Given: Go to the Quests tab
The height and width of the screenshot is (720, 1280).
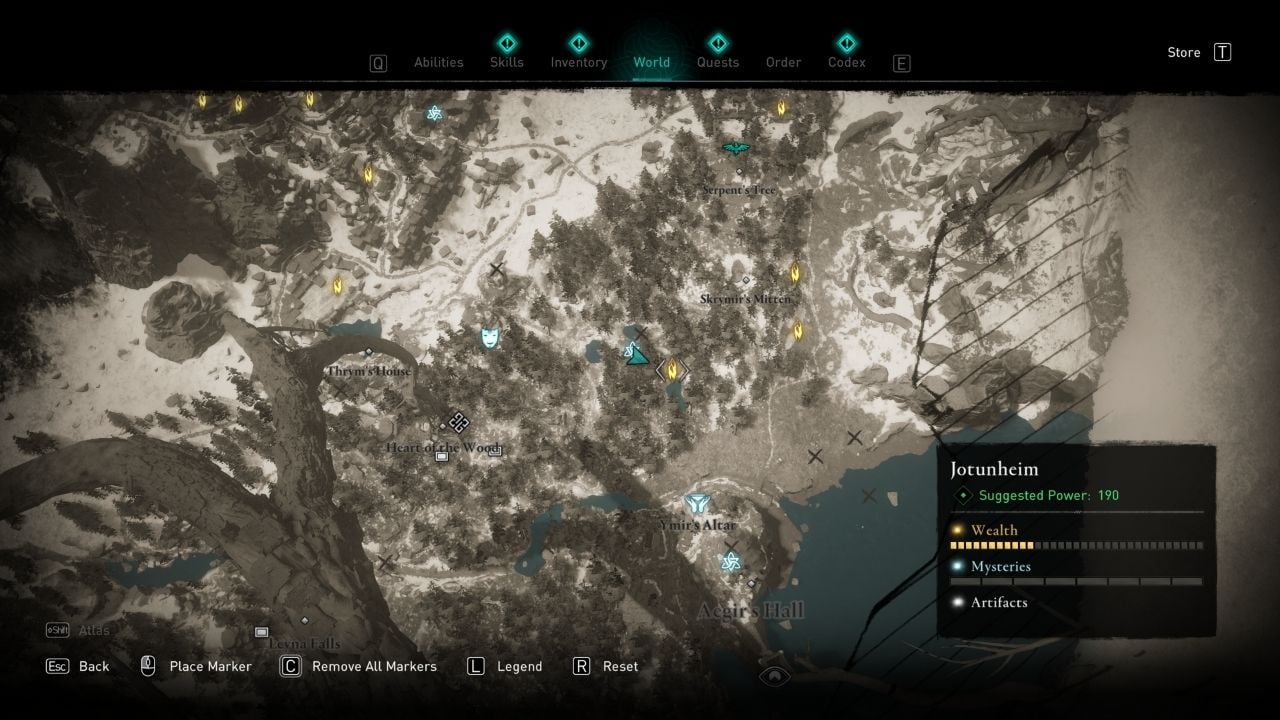Looking at the screenshot, I should (x=717, y=62).
